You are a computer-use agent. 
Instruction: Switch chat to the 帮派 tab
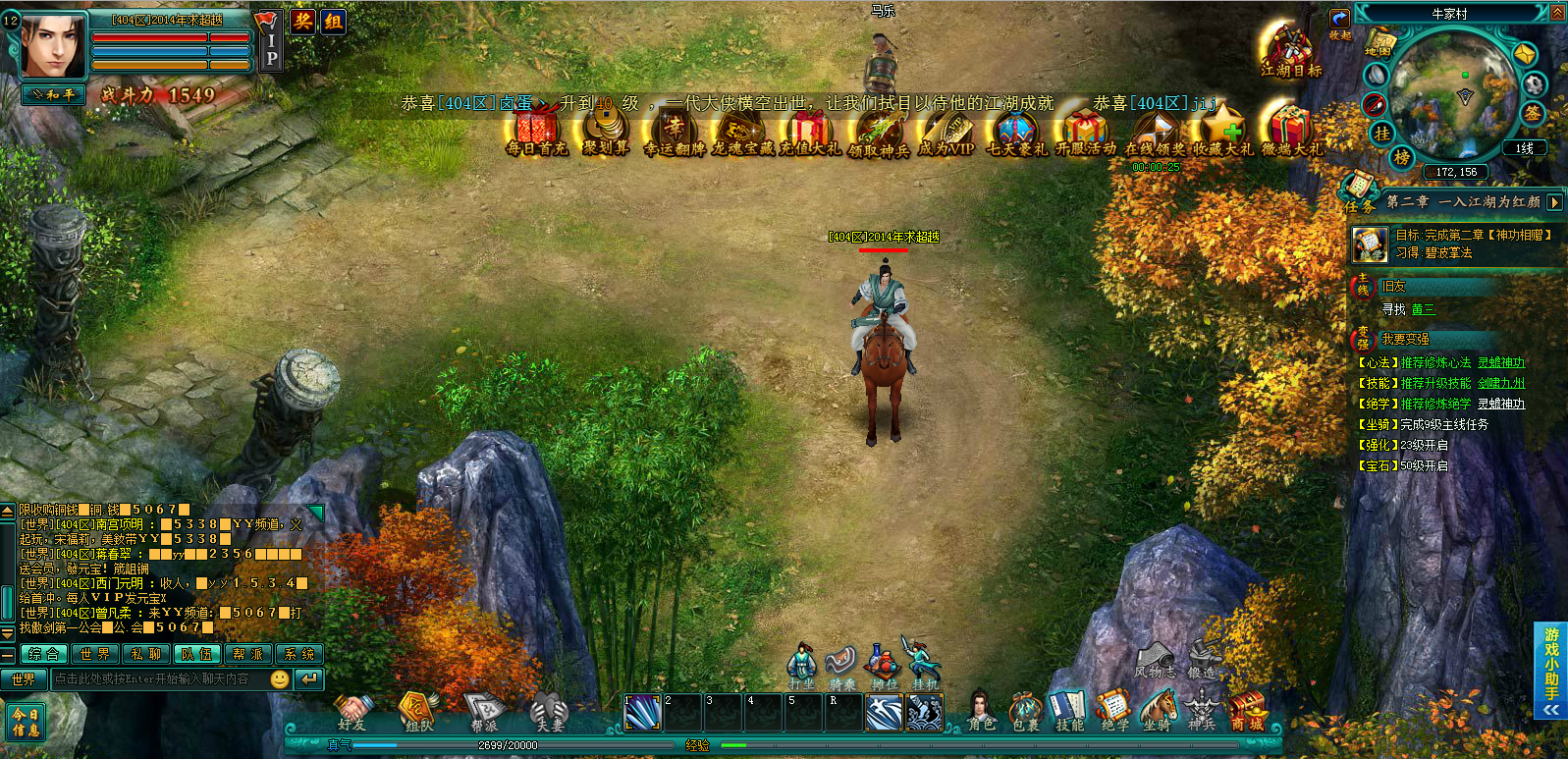[x=247, y=654]
